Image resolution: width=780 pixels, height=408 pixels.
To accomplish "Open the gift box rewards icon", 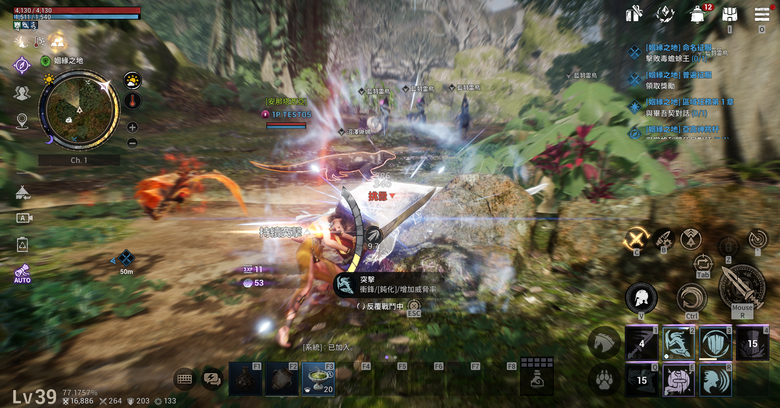I will click(x=633, y=14).
